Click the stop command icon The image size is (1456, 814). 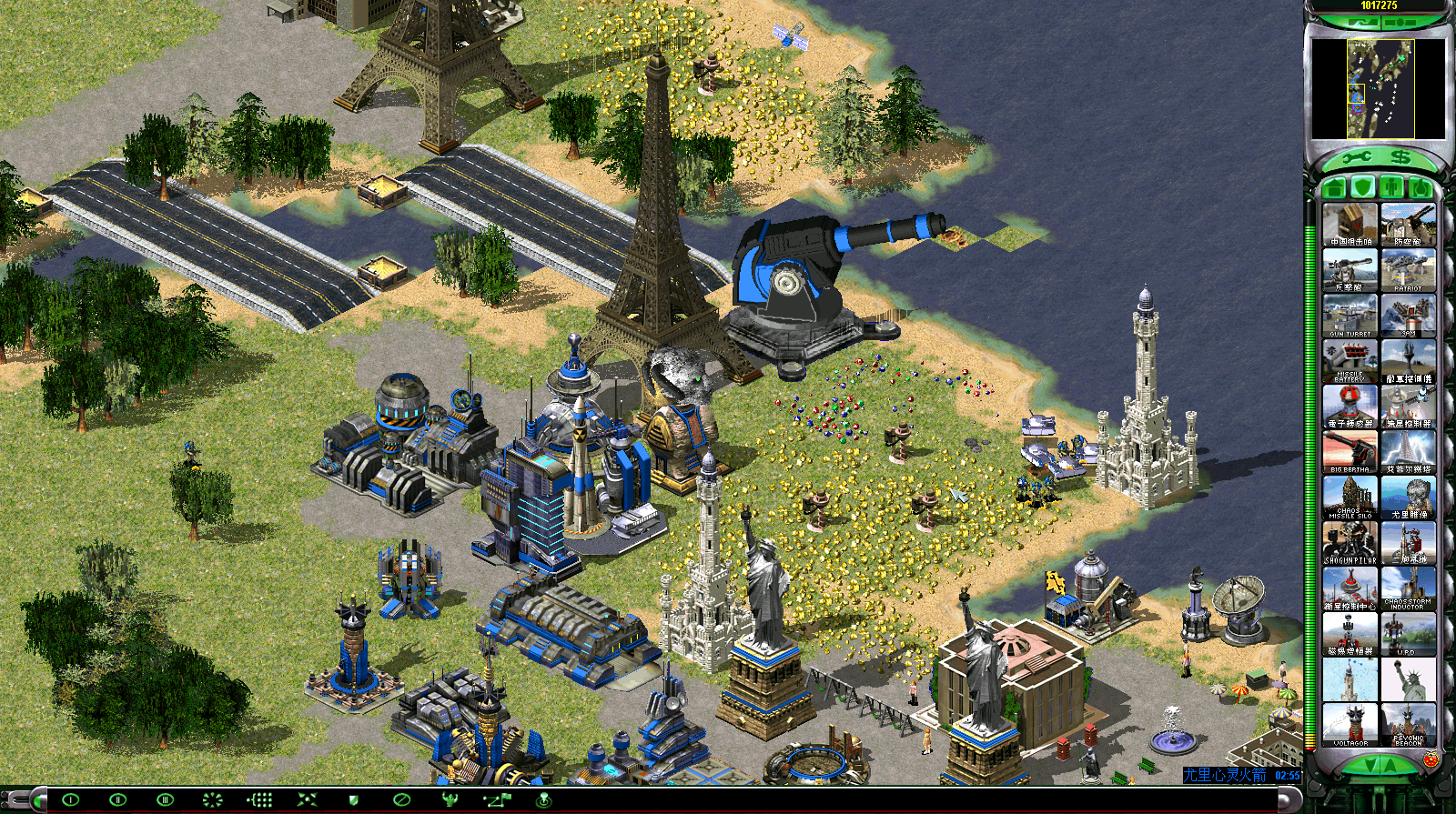tap(401, 800)
